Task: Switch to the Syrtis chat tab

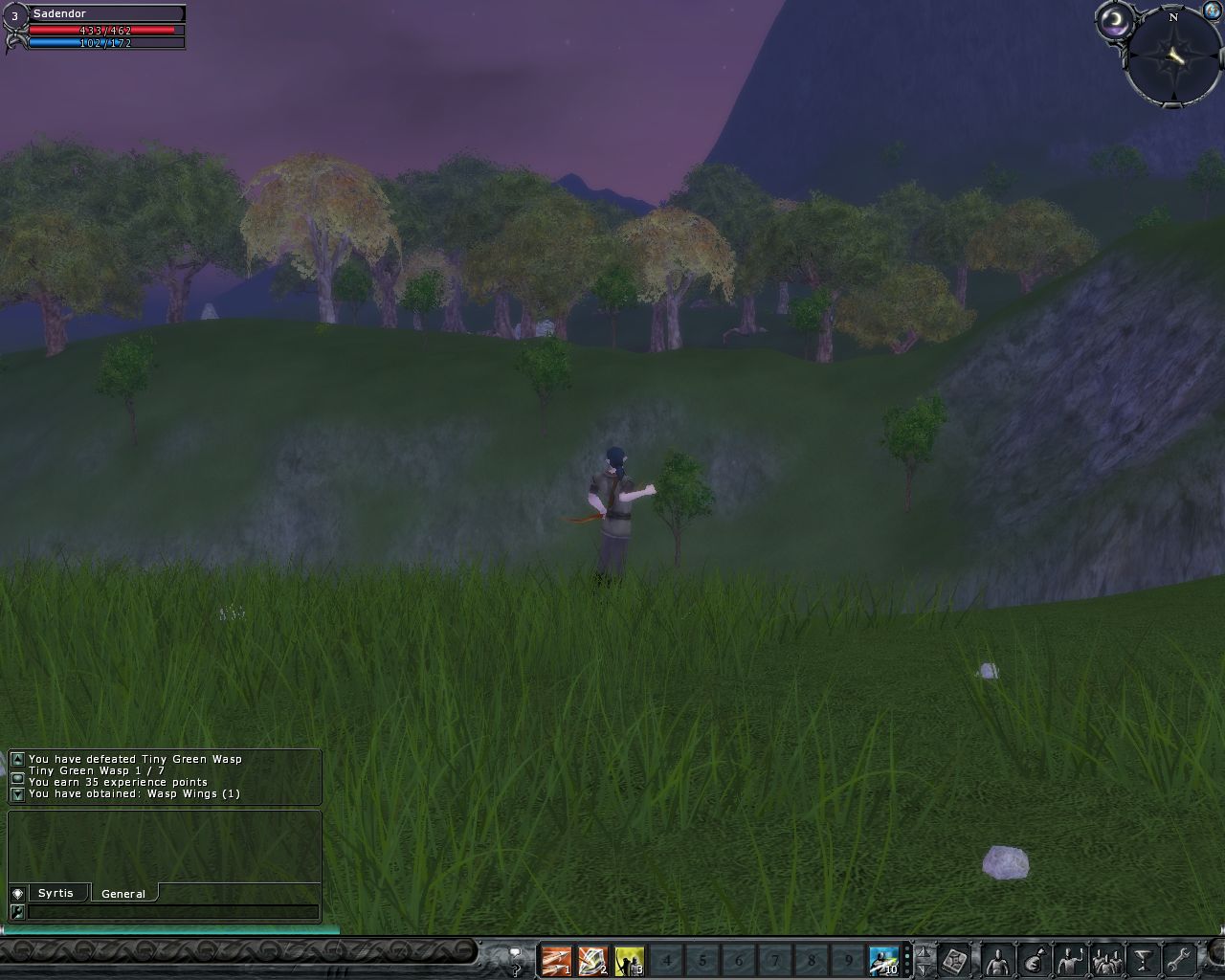Action: [x=56, y=893]
